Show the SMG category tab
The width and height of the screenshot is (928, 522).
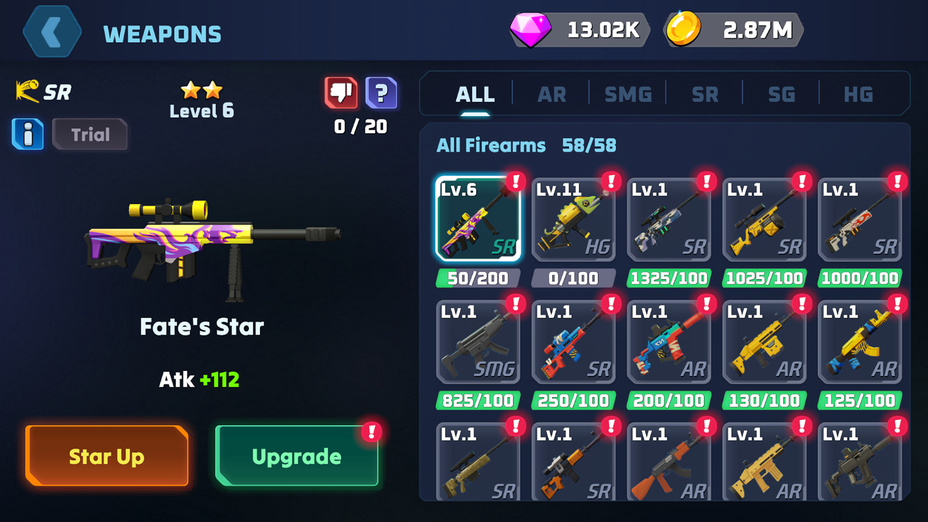coord(628,94)
